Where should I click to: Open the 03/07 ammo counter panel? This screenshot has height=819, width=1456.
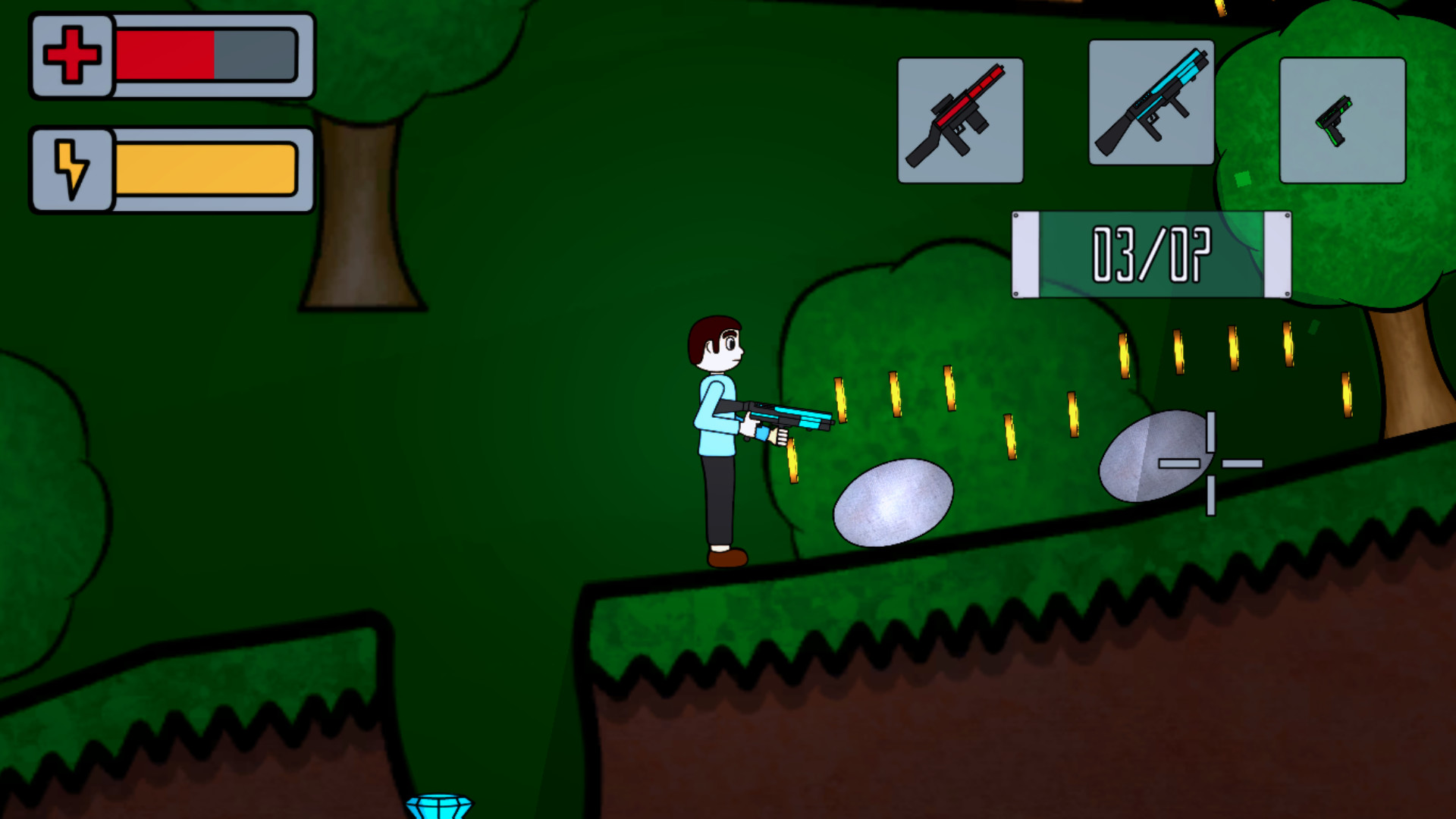pyautogui.click(x=1150, y=254)
